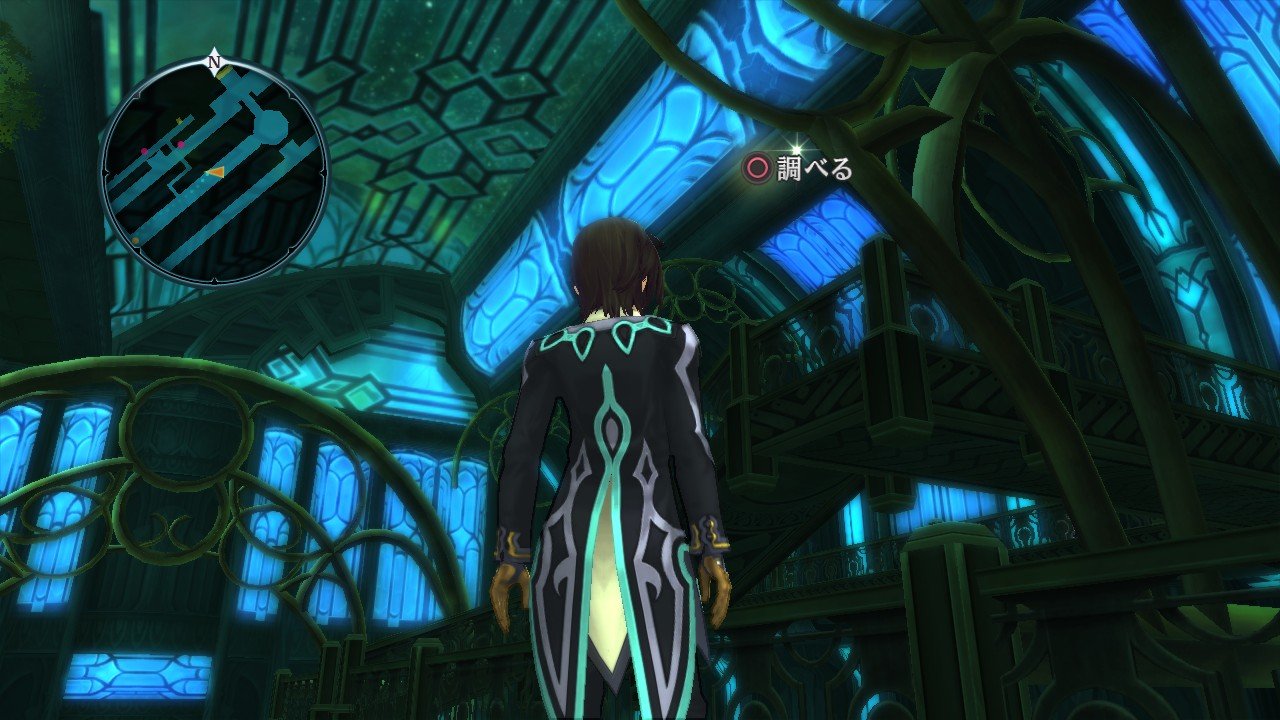Select the orange player arrow on the minimap

click(x=215, y=173)
